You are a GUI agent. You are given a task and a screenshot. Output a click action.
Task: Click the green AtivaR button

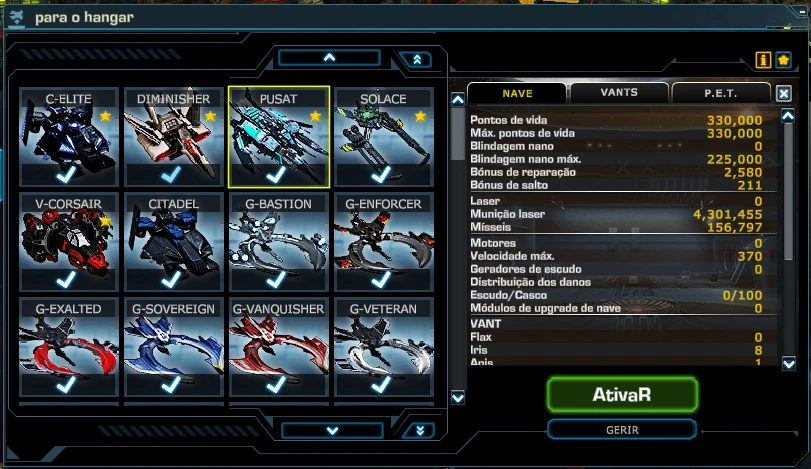pyautogui.click(x=621, y=394)
